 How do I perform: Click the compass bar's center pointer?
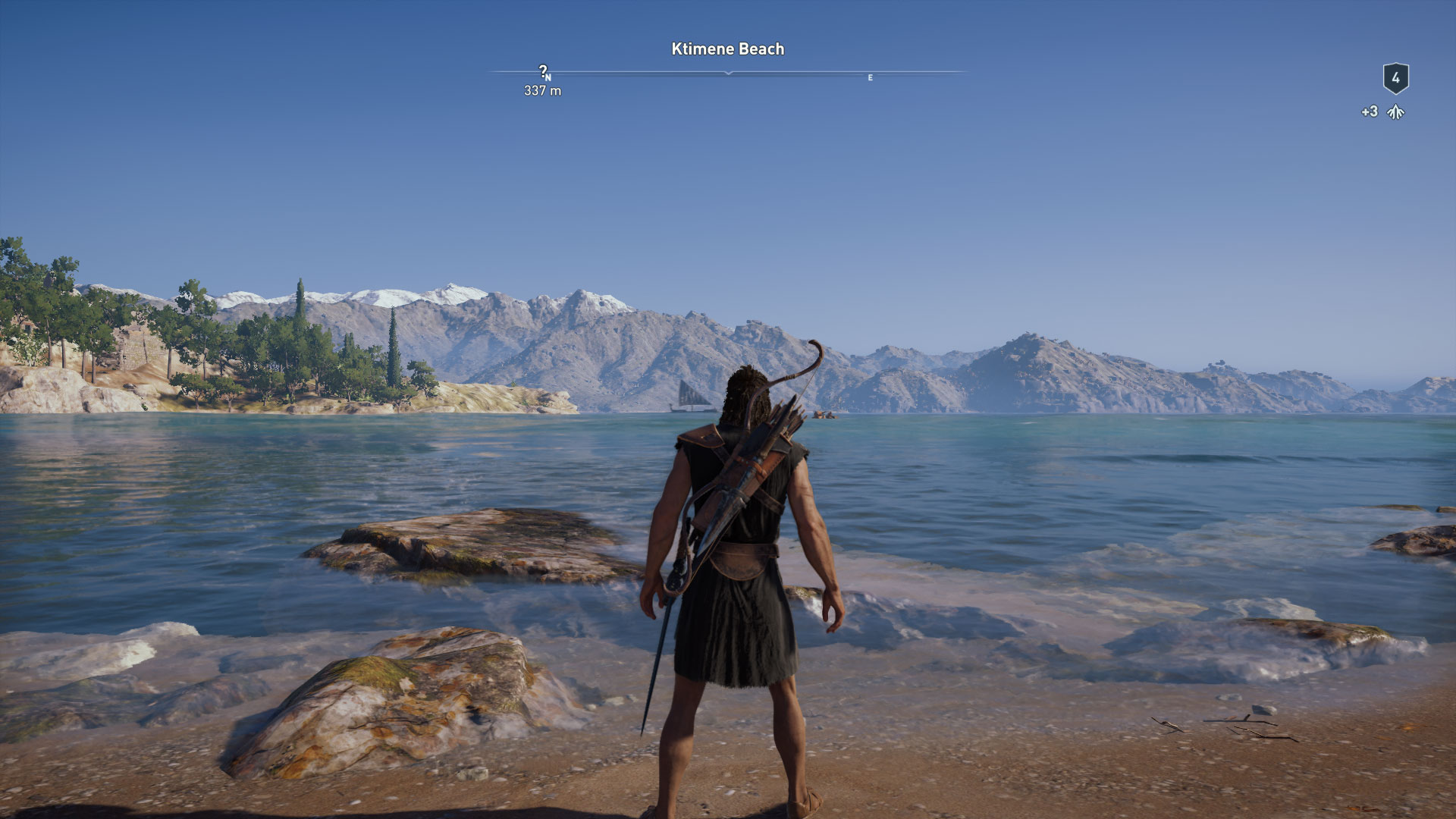tap(728, 73)
